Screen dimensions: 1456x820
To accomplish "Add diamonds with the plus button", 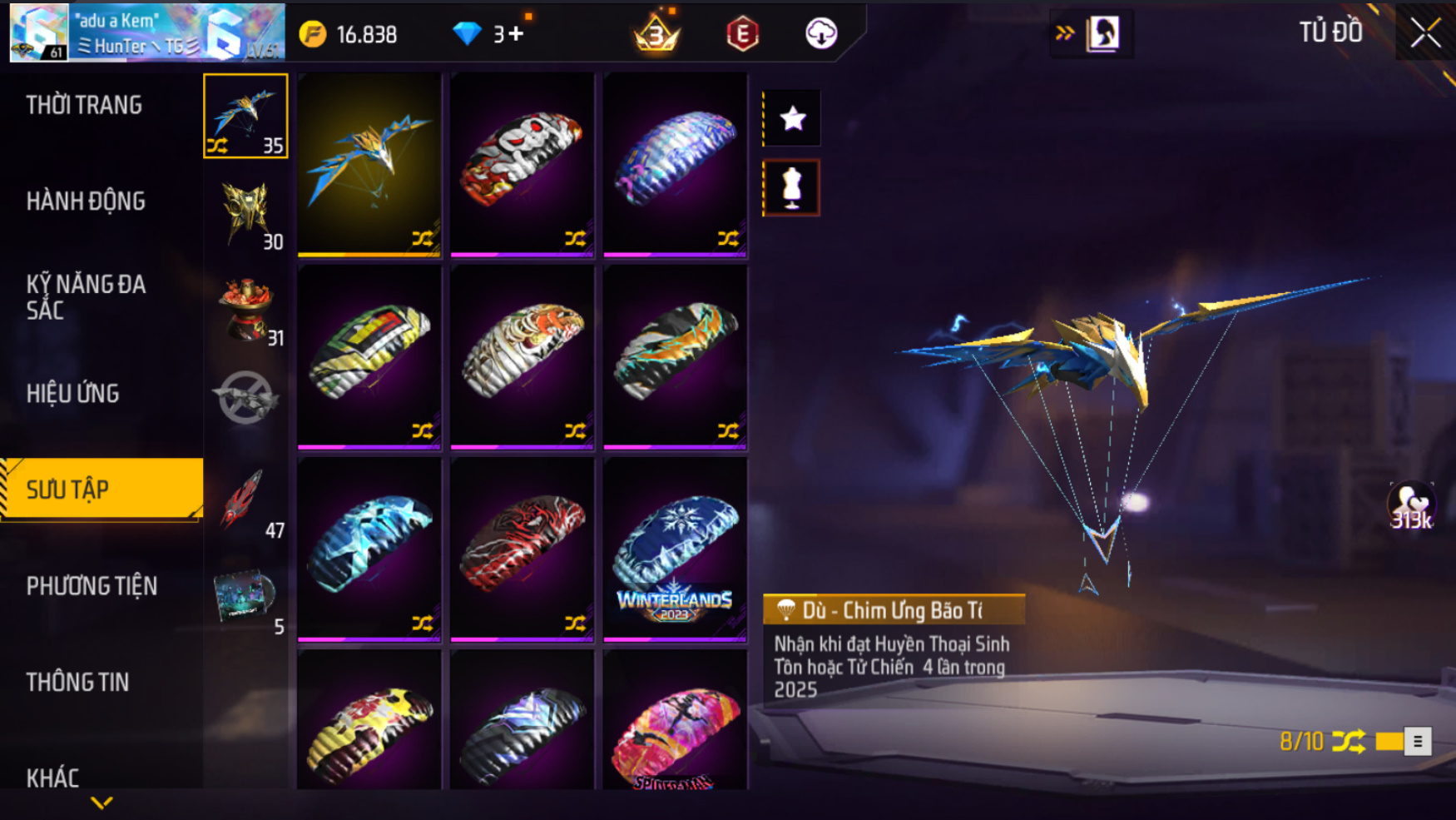I will tap(516, 34).
